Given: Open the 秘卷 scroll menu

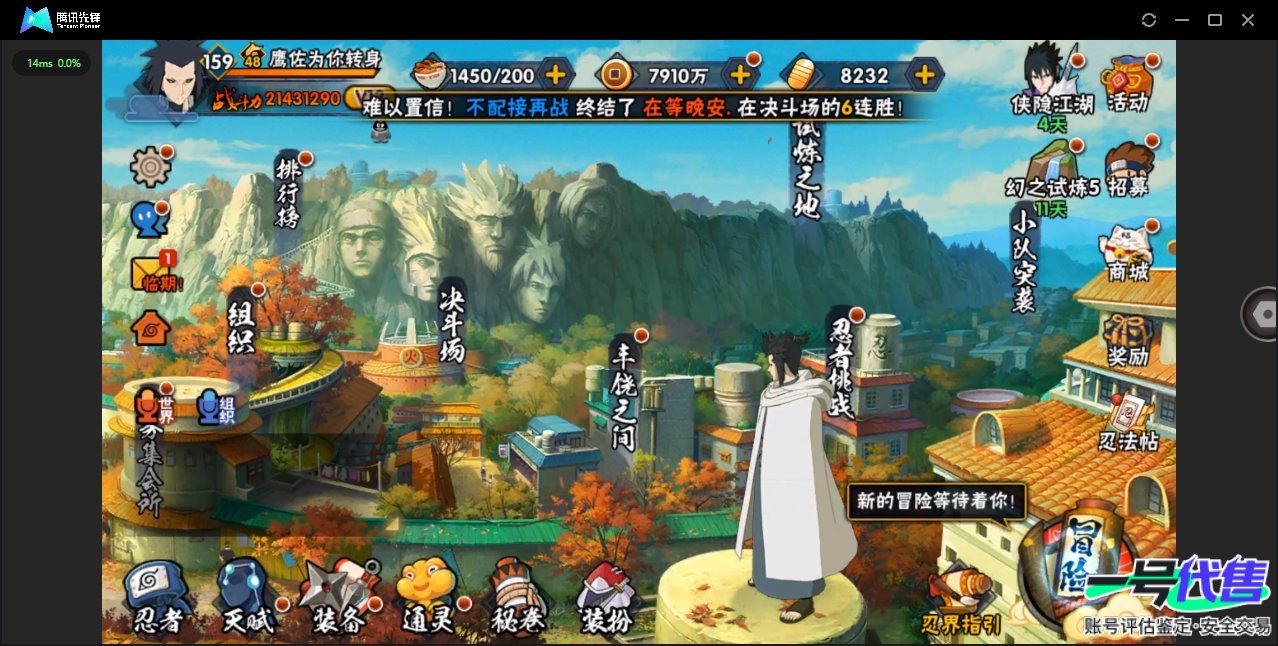Looking at the screenshot, I should pos(518,598).
